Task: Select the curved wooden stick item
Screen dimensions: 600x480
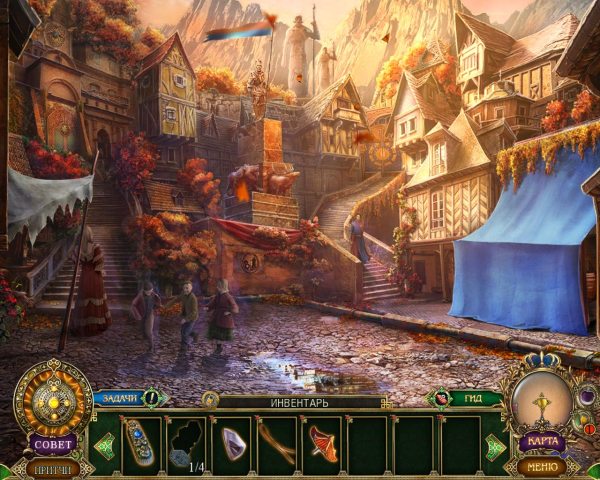Action: pos(277,441)
